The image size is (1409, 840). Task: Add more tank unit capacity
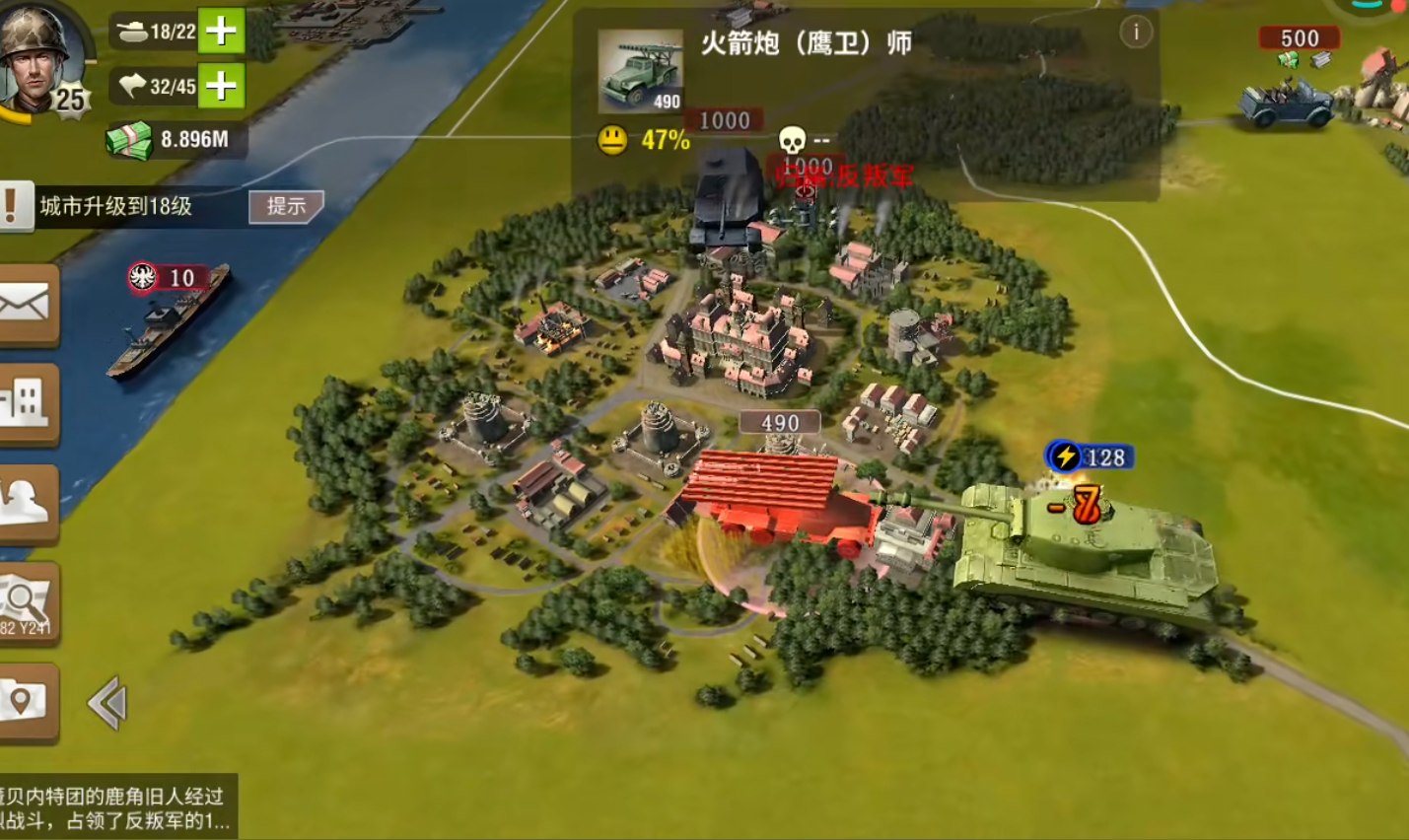coord(222,32)
